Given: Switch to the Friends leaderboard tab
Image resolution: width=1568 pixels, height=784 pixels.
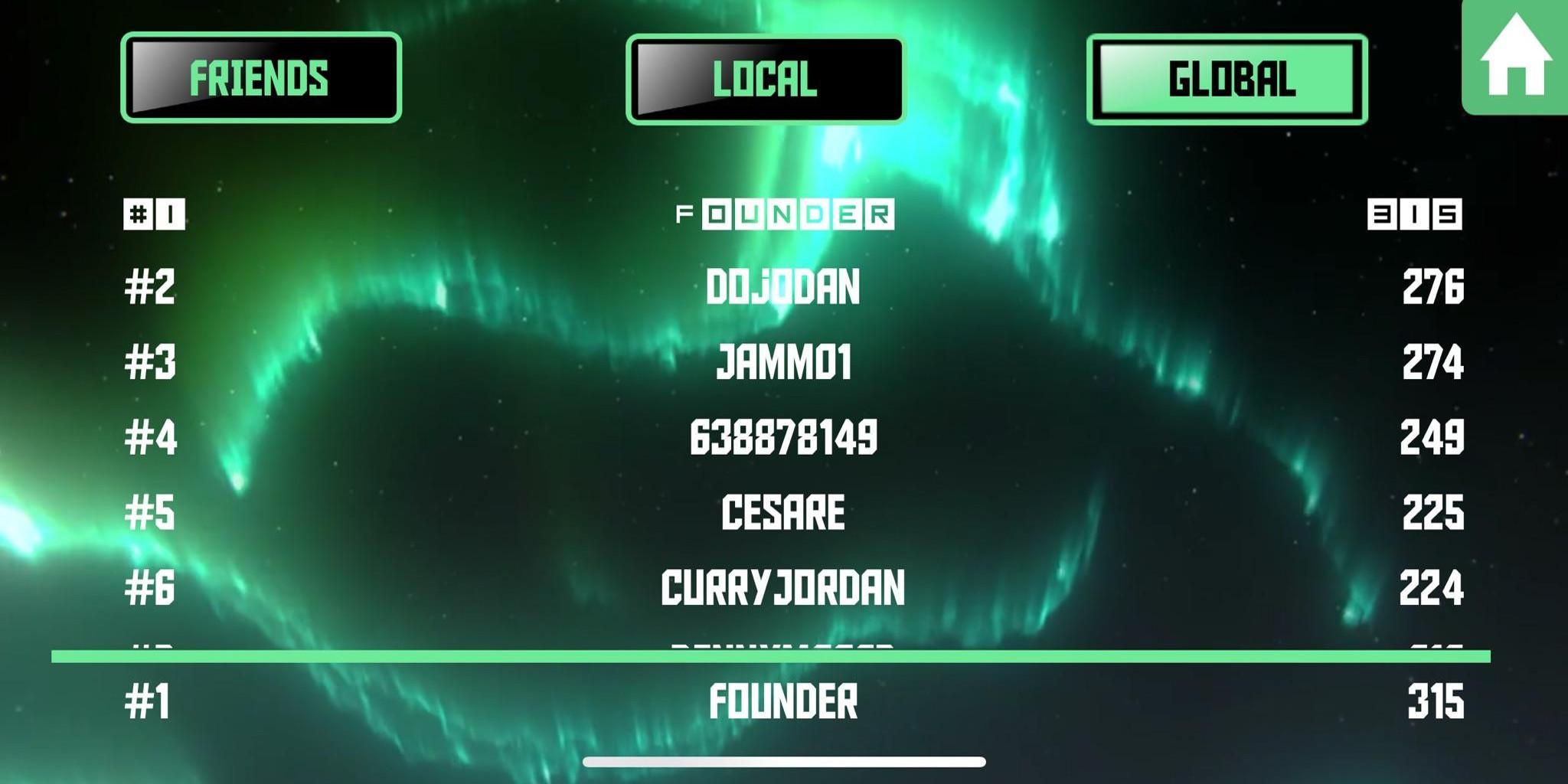Looking at the screenshot, I should [x=260, y=77].
